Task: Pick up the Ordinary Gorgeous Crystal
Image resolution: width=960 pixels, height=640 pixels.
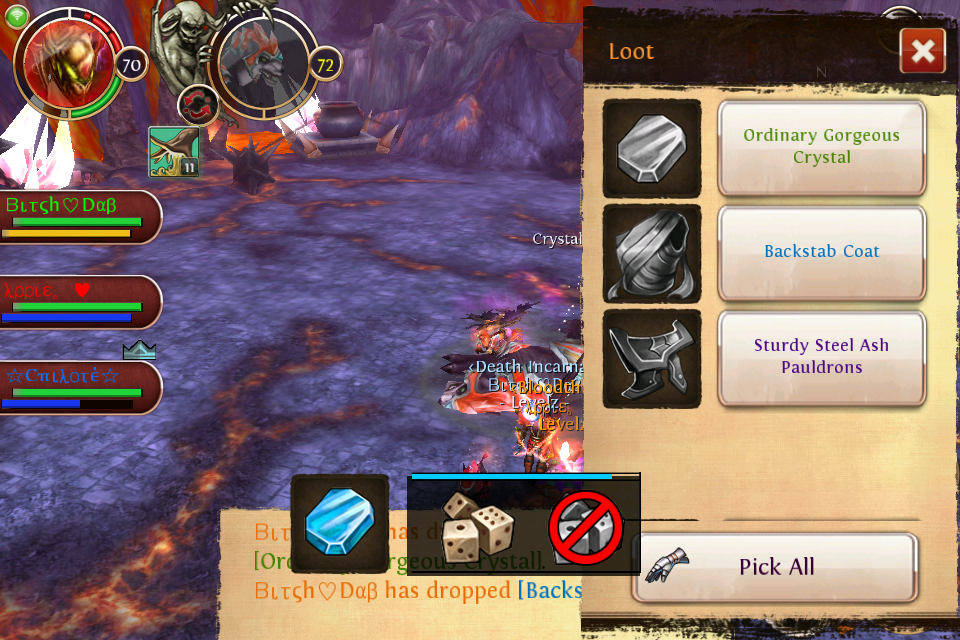Action: [821, 147]
